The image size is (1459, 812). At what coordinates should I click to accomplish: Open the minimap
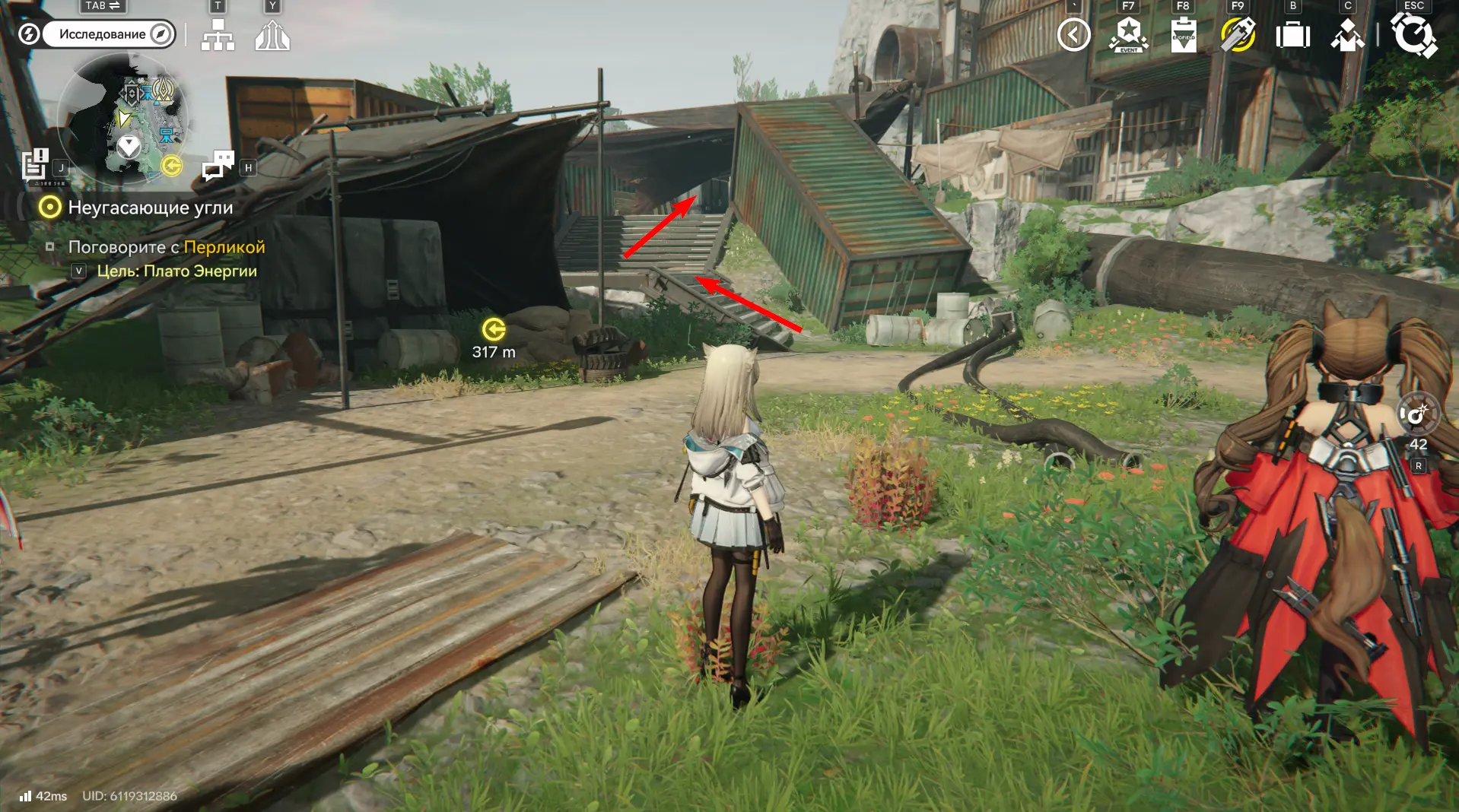point(122,119)
